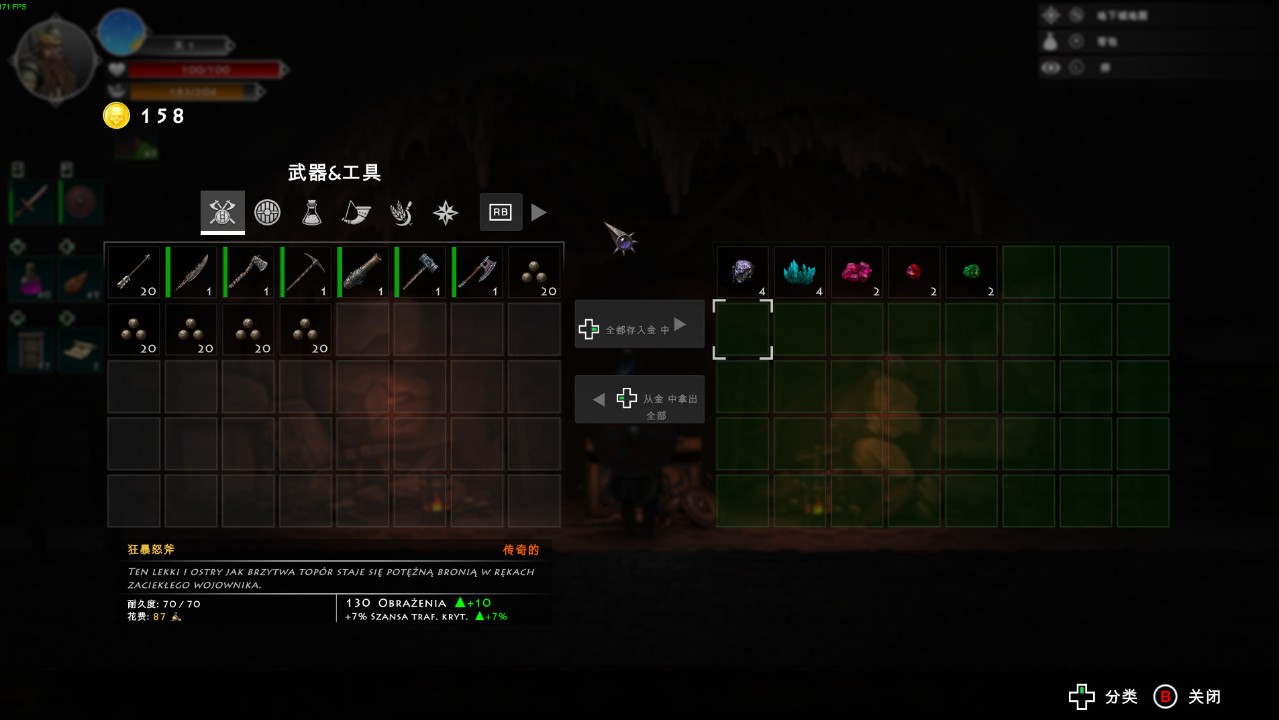Viewport: 1279px width, 720px height.
Task: Take all items out of the chest
Action: click(640, 400)
